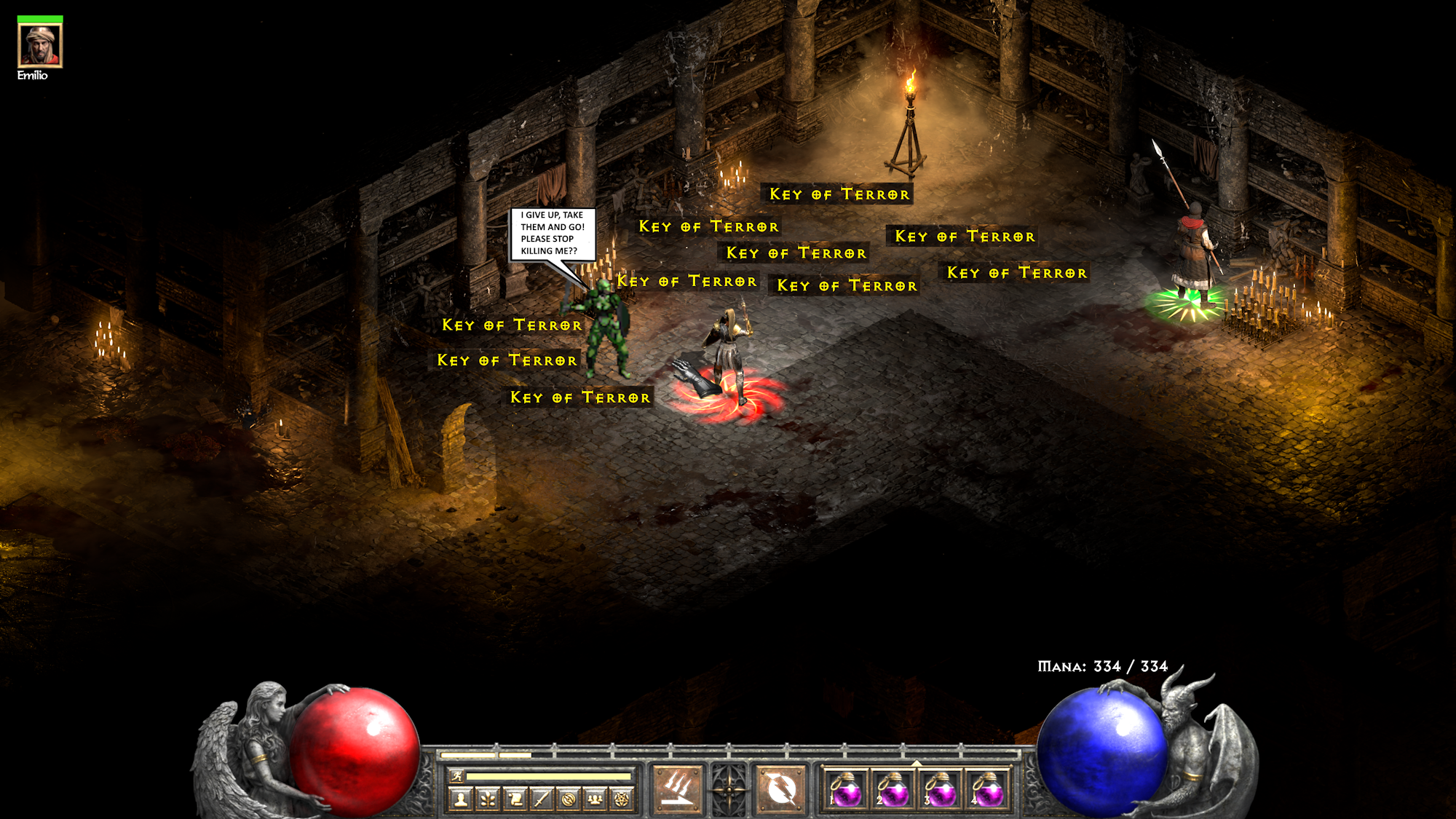Click the Mana: 334 / 334 text
The image size is (1456, 819).
(x=1101, y=665)
